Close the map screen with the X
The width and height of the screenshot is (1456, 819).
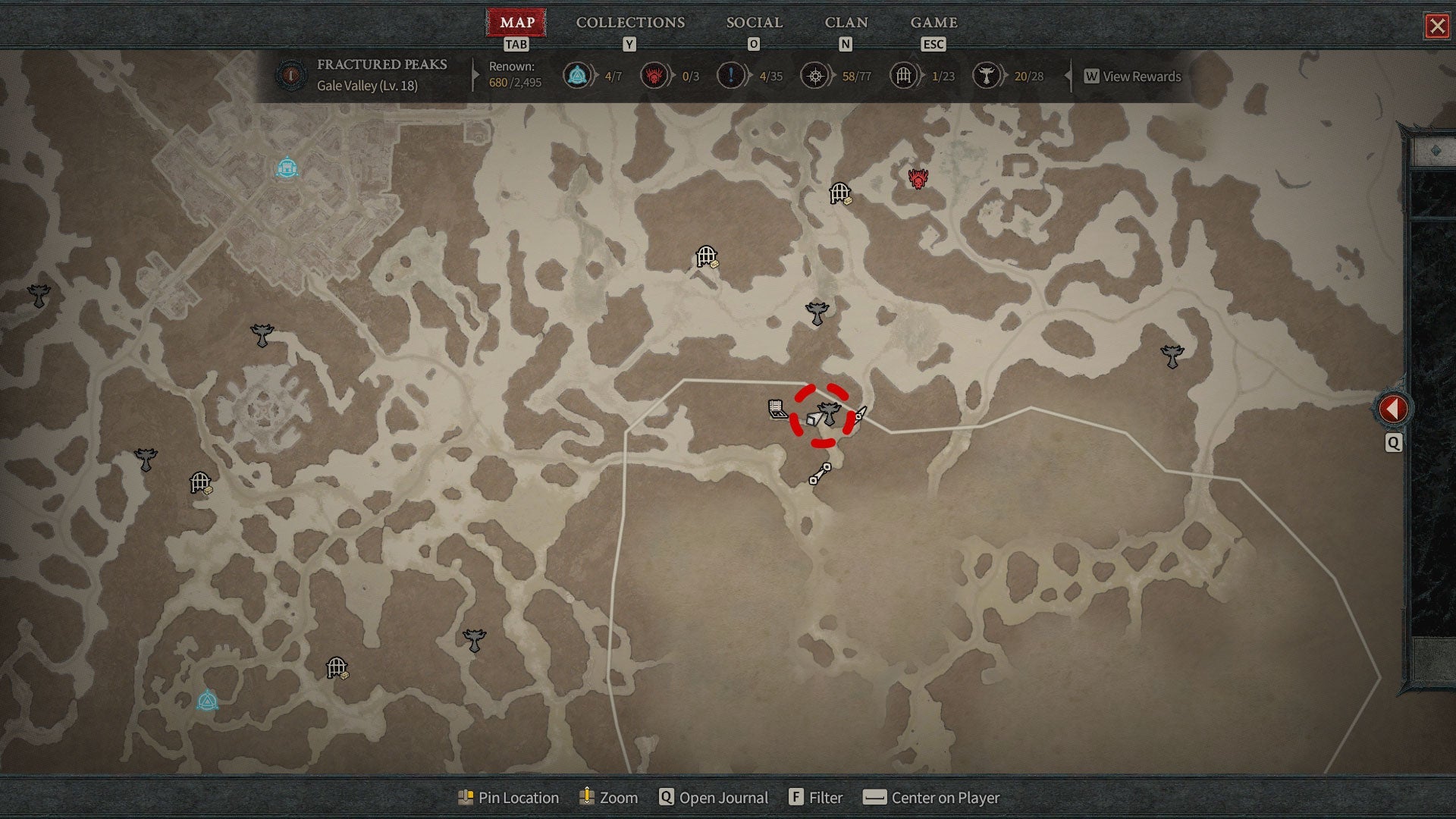tap(1437, 27)
